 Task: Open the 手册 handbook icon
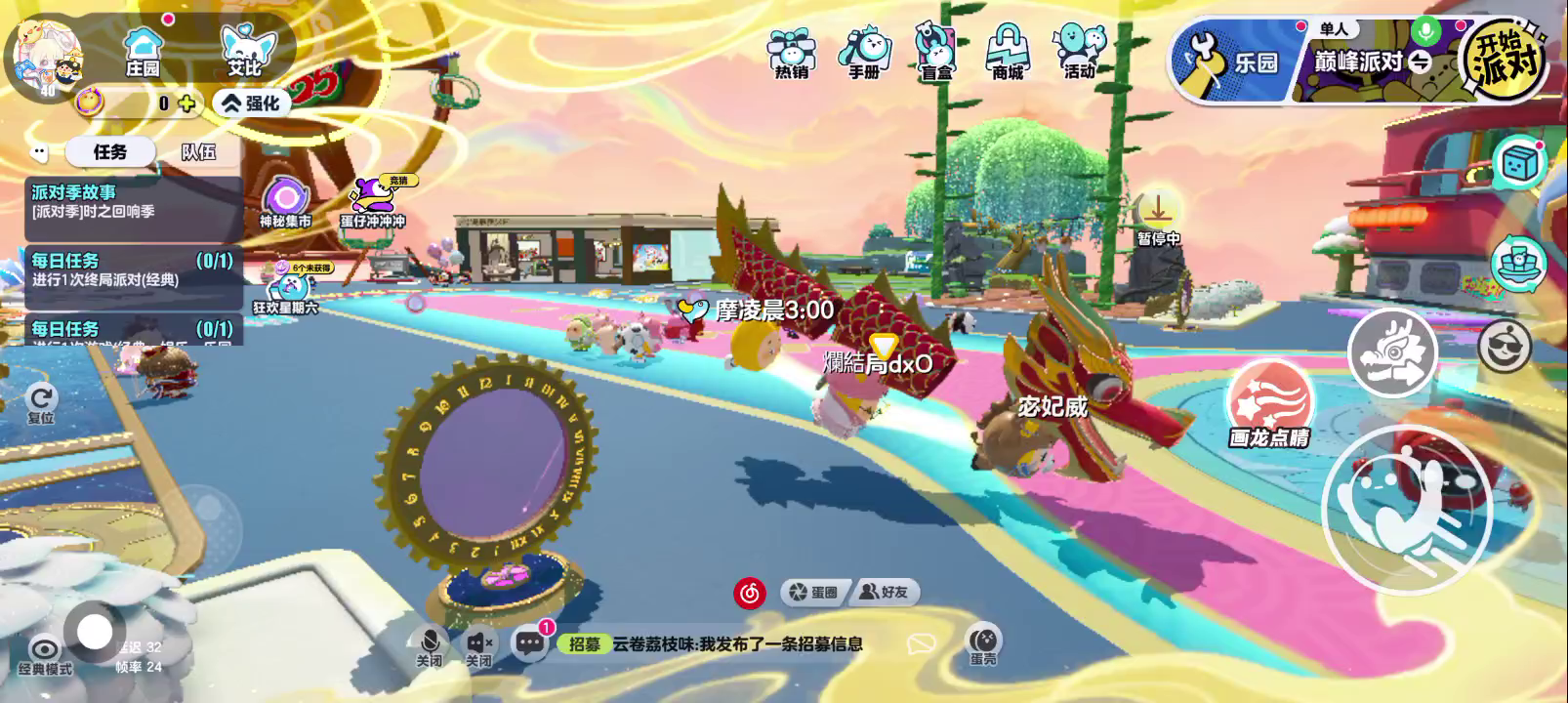864,53
